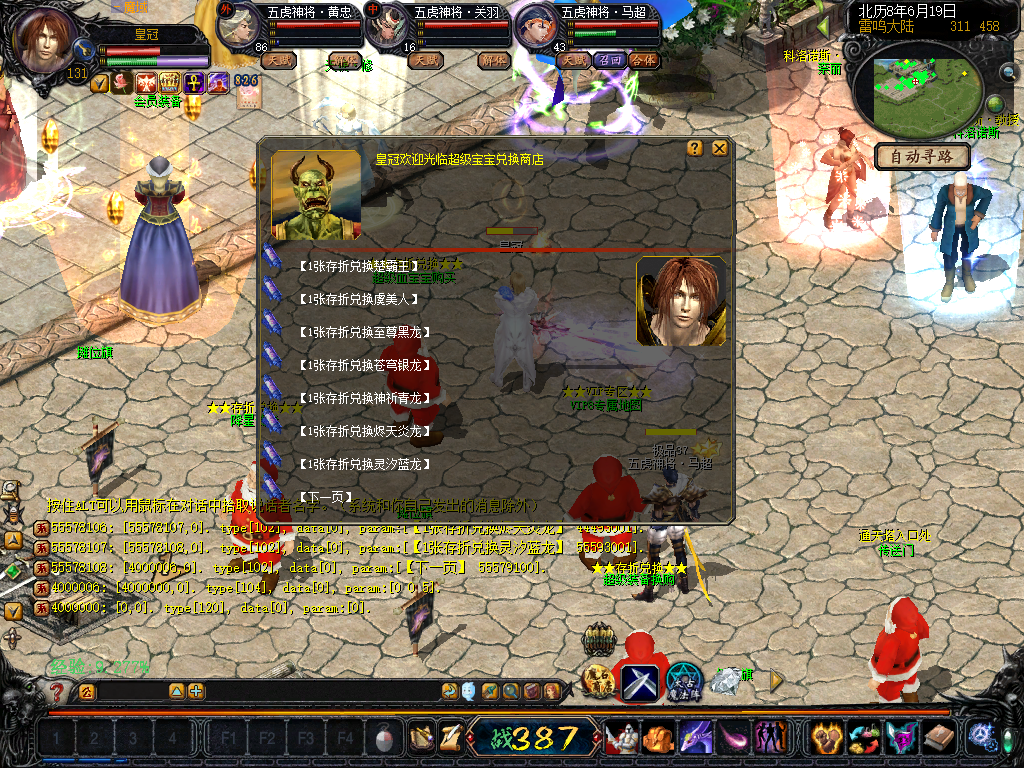1024x768 pixels.
Task: Pick 【1张存折兑换烬天炎龙】 entry
Action: [x=362, y=431]
